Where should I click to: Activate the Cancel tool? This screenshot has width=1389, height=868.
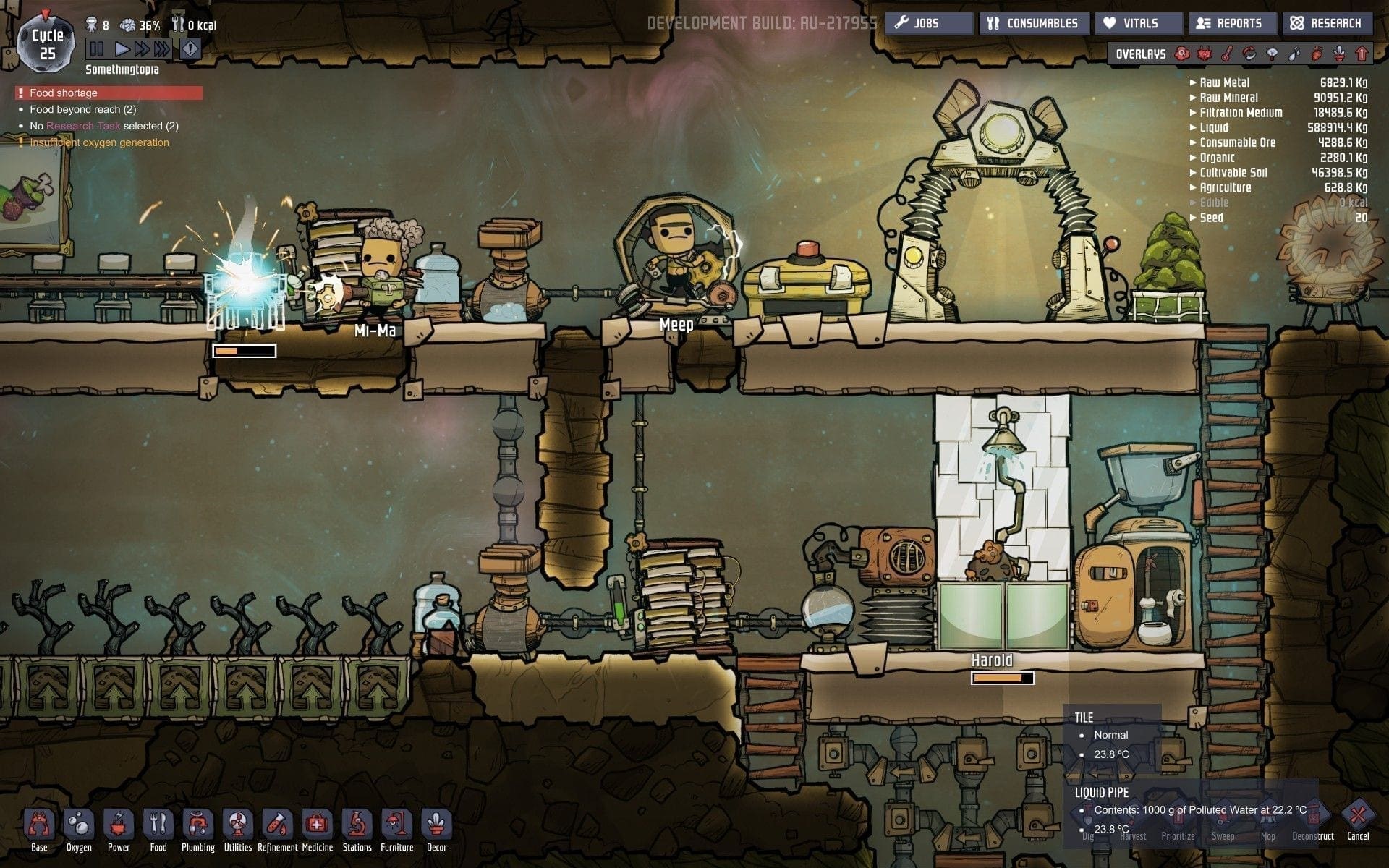coord(1358,821)
